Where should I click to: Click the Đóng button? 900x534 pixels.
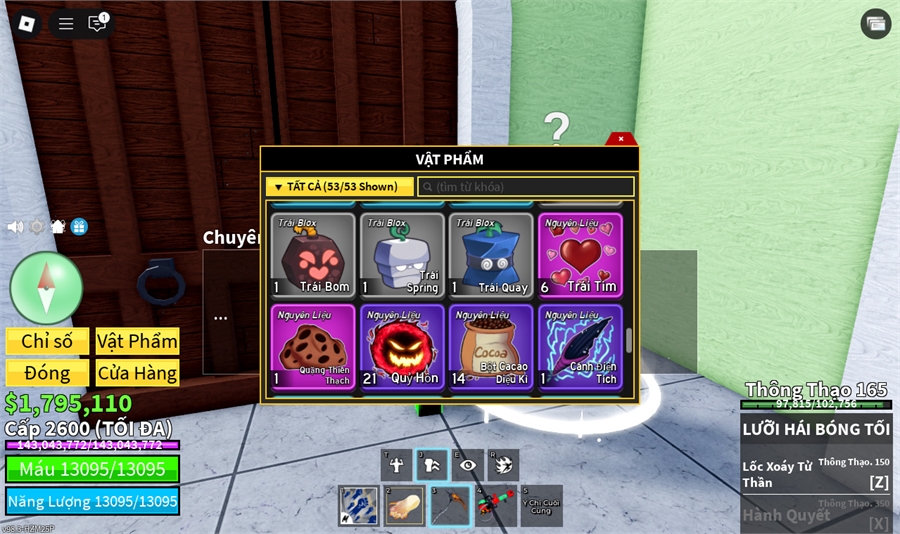pyautogui.click(x=47, y=373)
